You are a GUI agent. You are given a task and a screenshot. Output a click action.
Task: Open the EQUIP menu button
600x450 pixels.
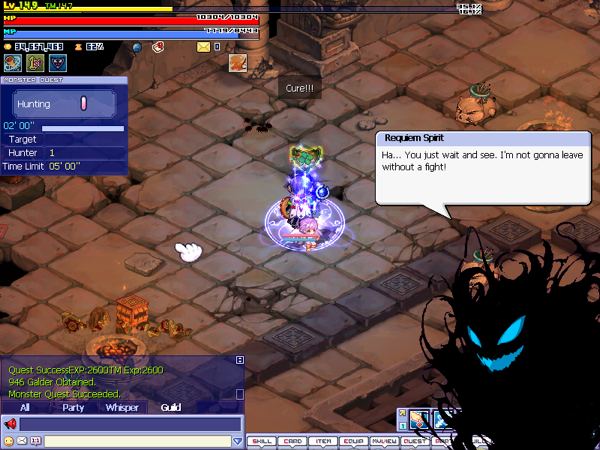point(353,440)
